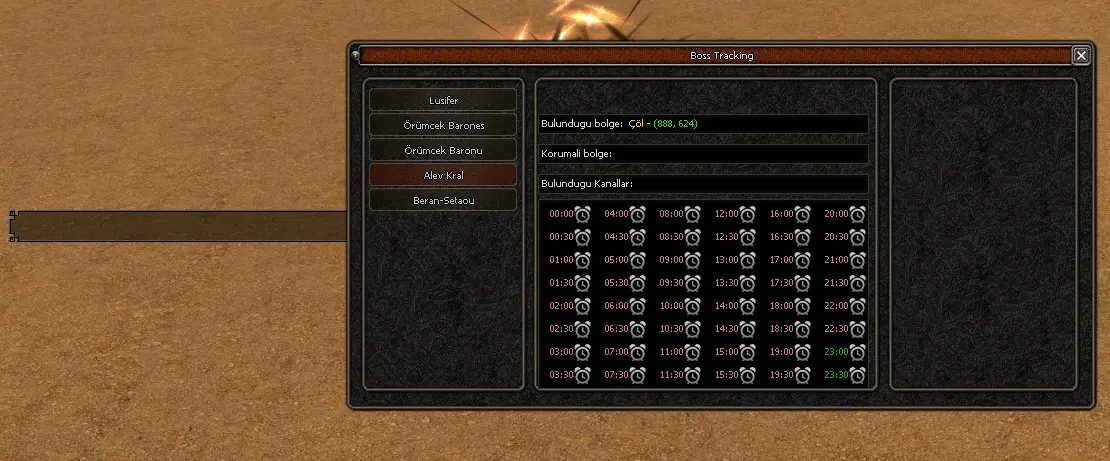The image size is (1110, 461).
Task: Set the alarm for the 04:30 spawn
Action: click(x=637, y=236)
